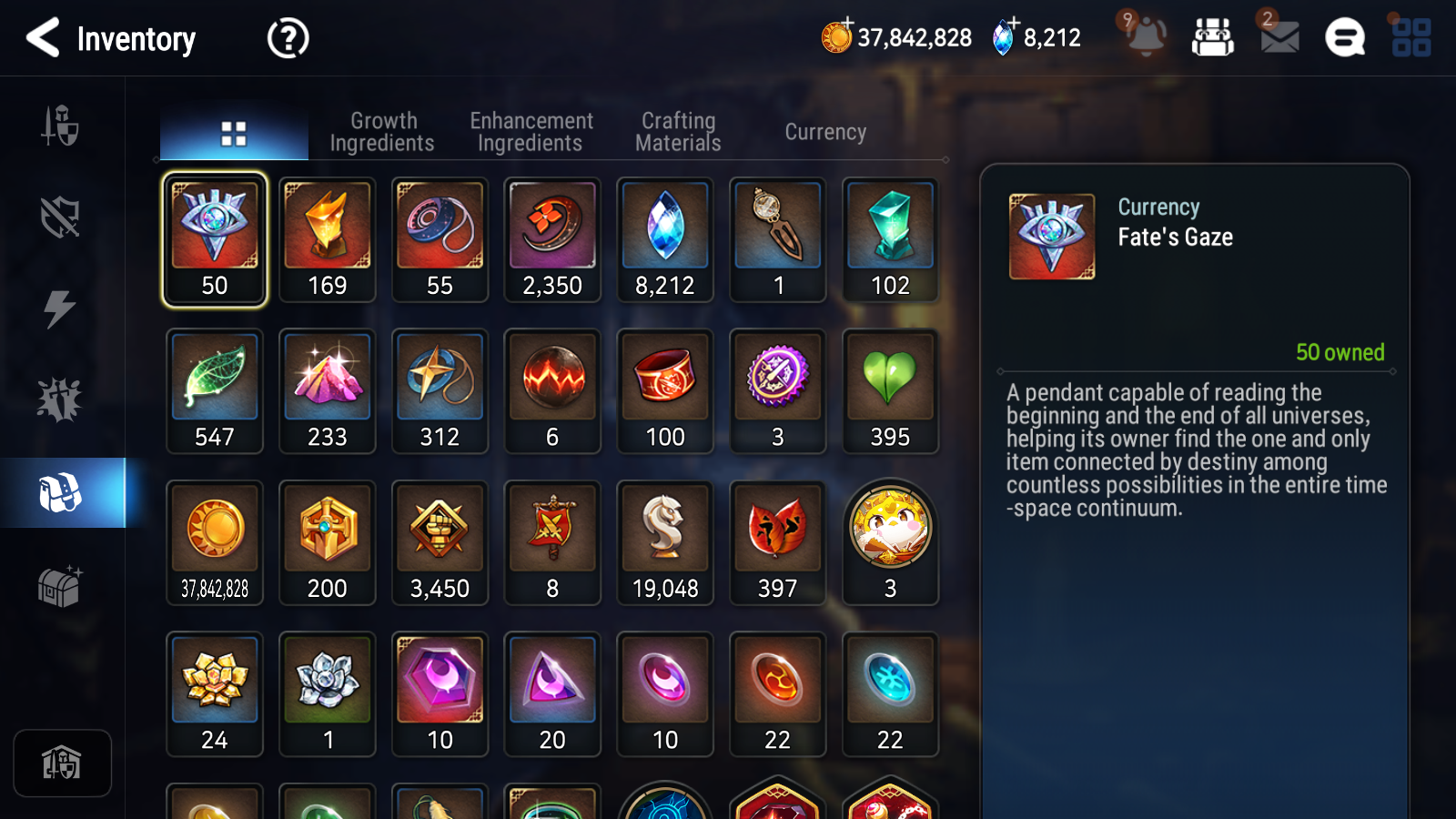Switch to the Currency tab
The image size is (1456, 819).
coord(824,131)
